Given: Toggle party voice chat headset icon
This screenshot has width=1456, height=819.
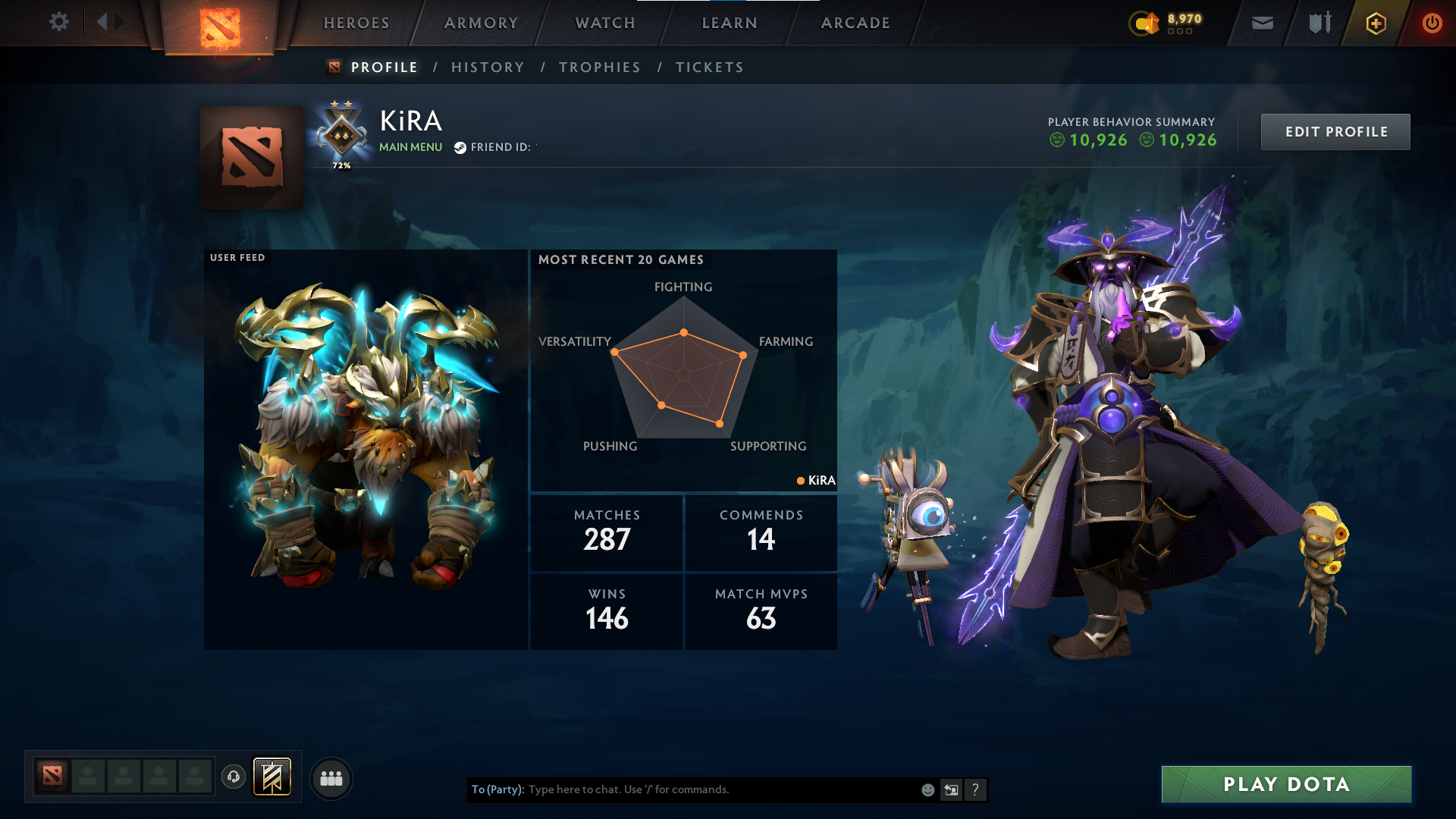Looking at the screenshot, I should (x=234, y=778).
